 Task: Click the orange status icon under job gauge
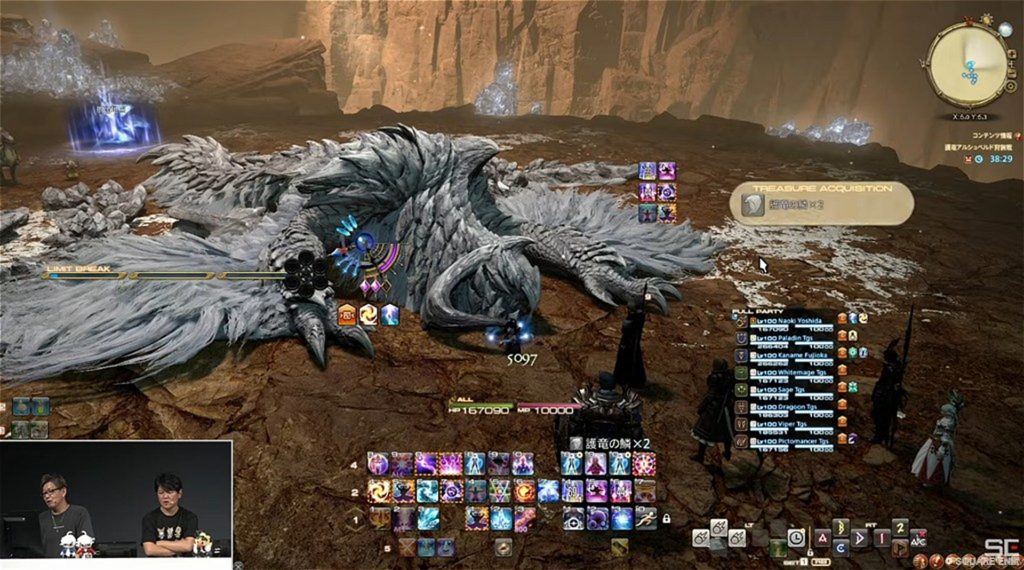pyautogui.click(x=347, y=315)
